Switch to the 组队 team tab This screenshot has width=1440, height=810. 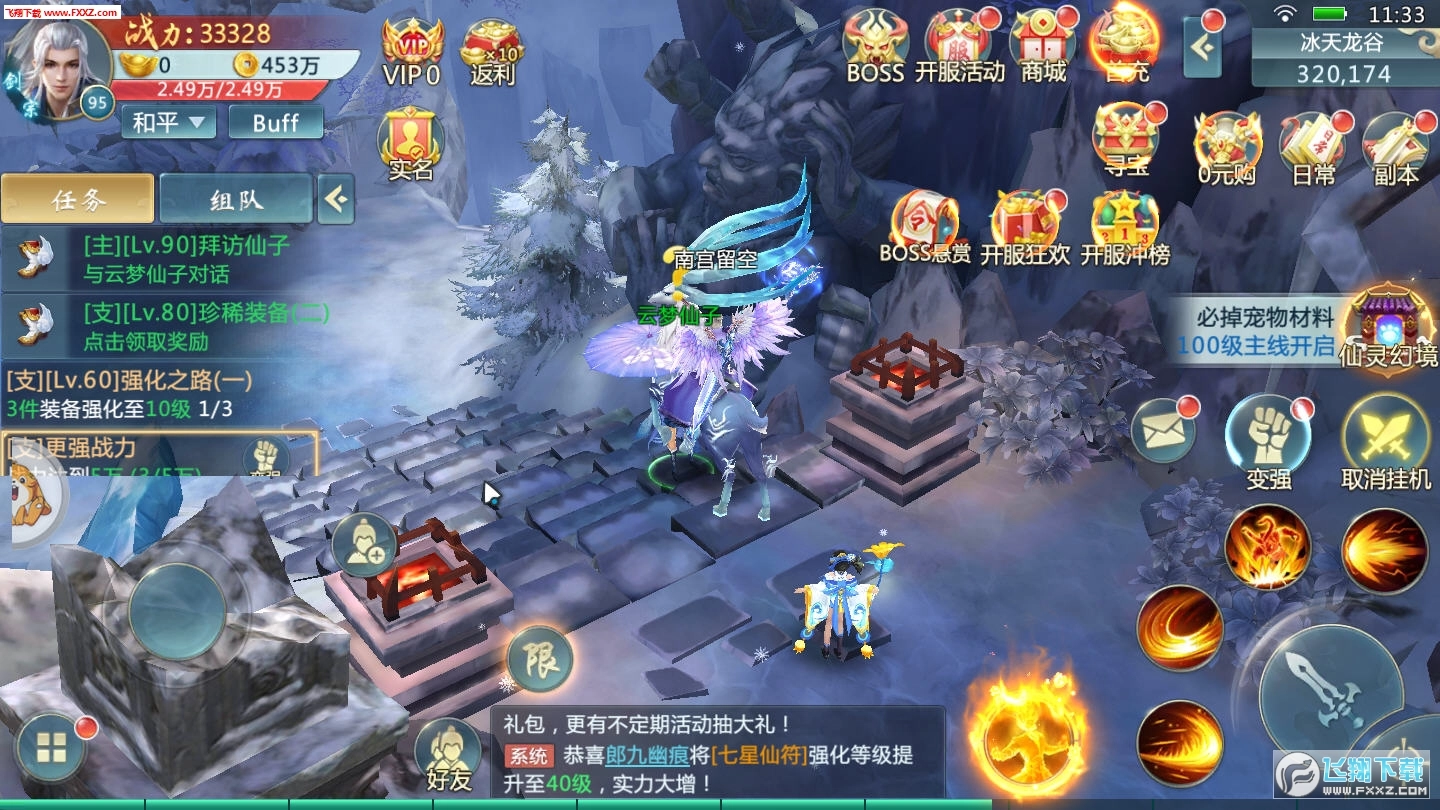(237, 199)
